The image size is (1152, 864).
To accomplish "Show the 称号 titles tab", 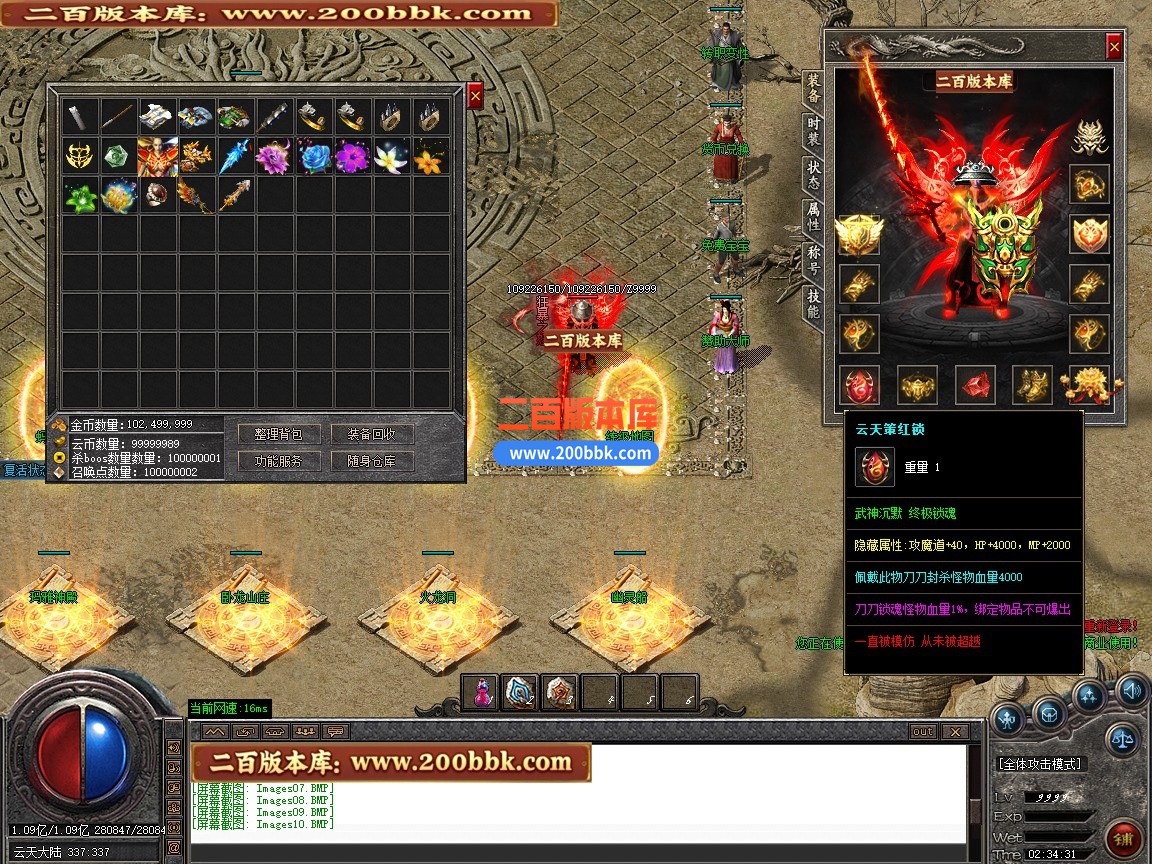I will [814, 260].
